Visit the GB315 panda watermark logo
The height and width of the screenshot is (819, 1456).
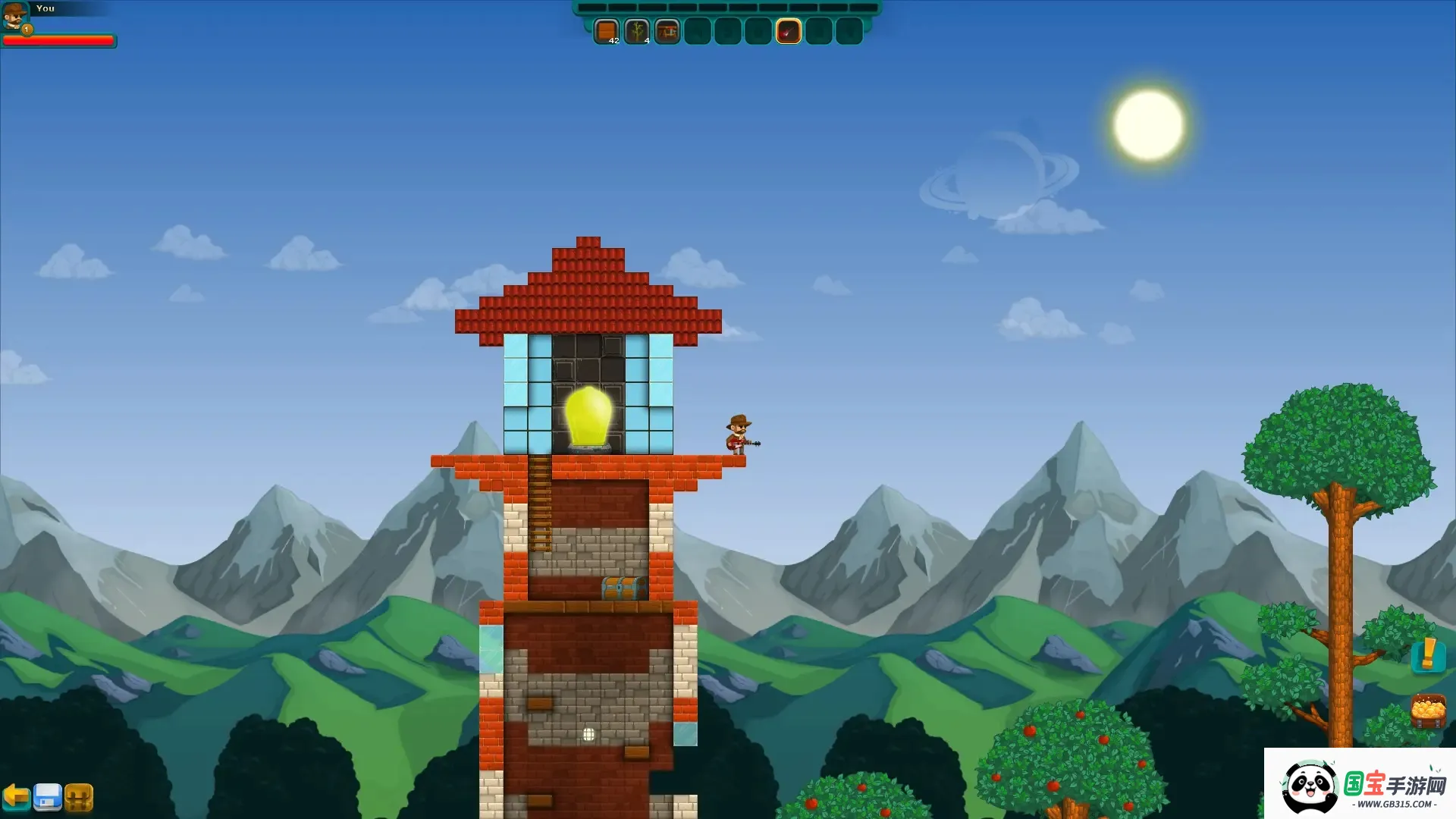(1360, 786)
